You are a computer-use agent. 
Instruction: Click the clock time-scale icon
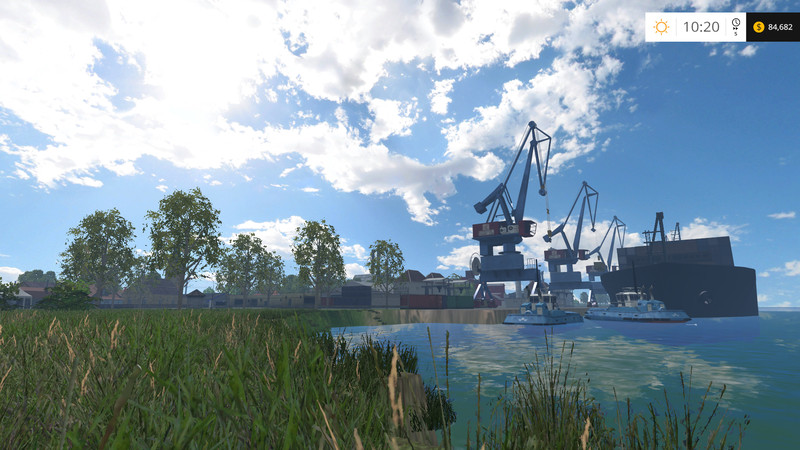(x=736, y=24)
